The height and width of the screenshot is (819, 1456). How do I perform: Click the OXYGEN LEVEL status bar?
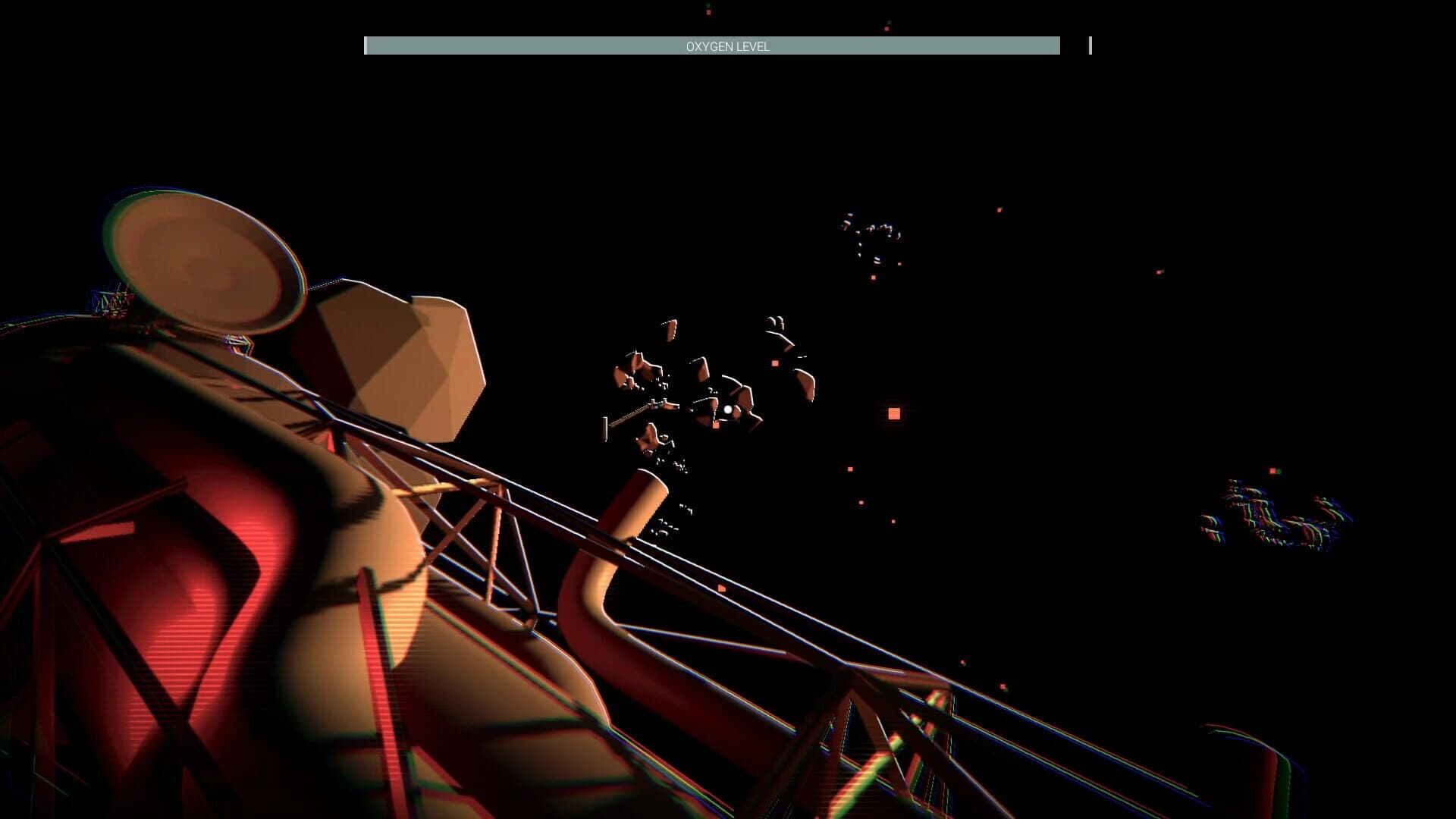(713, 45)
